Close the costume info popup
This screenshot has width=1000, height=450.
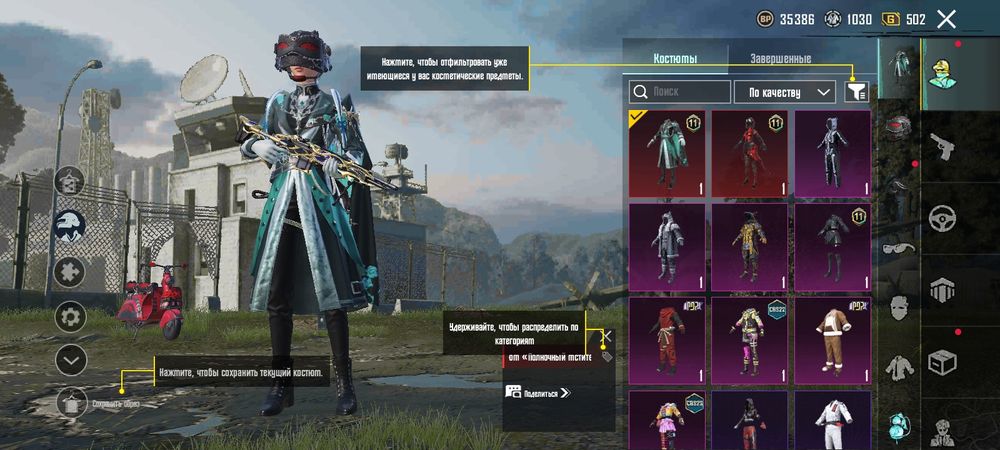pos(607,336)
